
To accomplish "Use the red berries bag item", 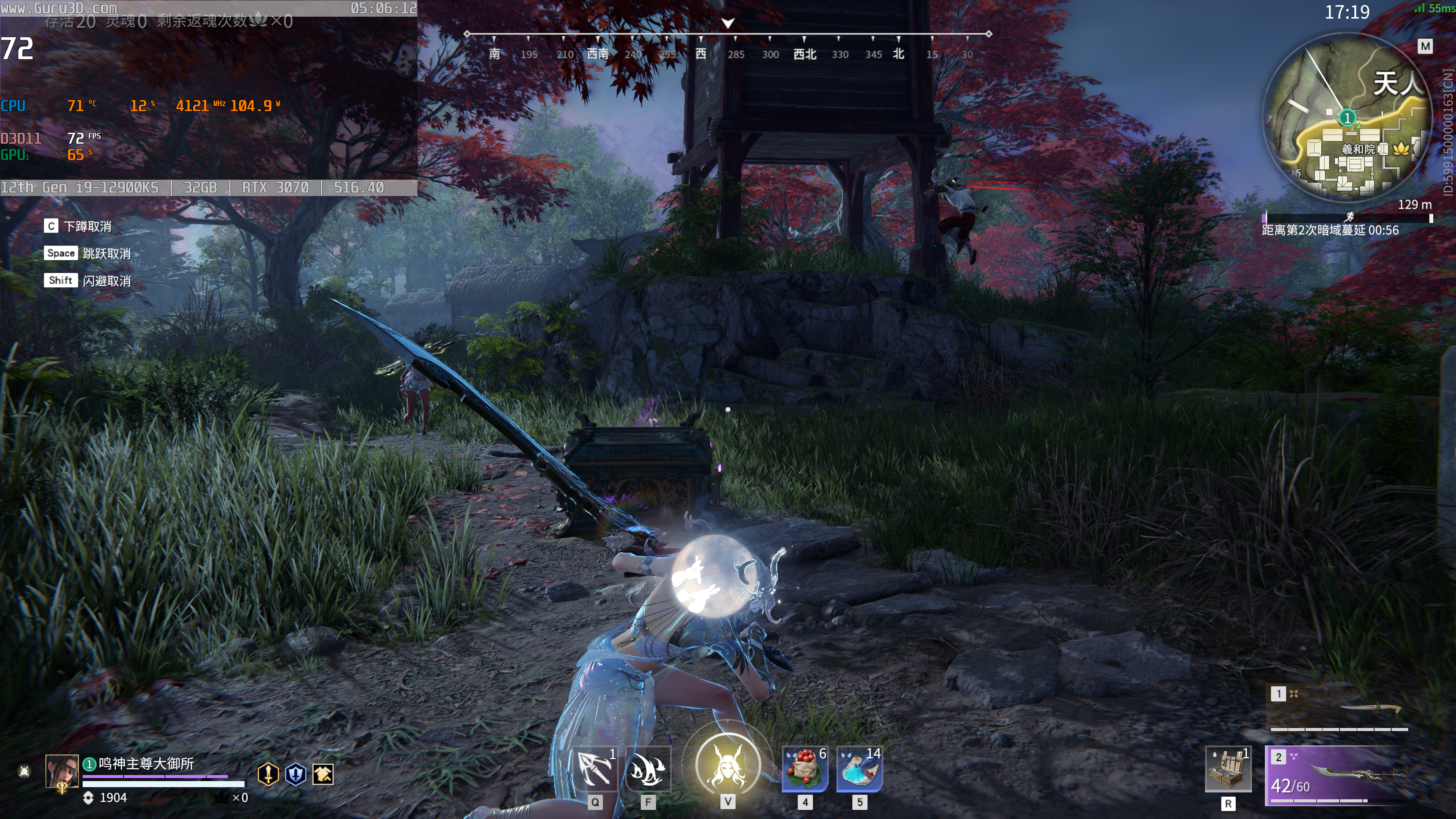I will (805, 769).
